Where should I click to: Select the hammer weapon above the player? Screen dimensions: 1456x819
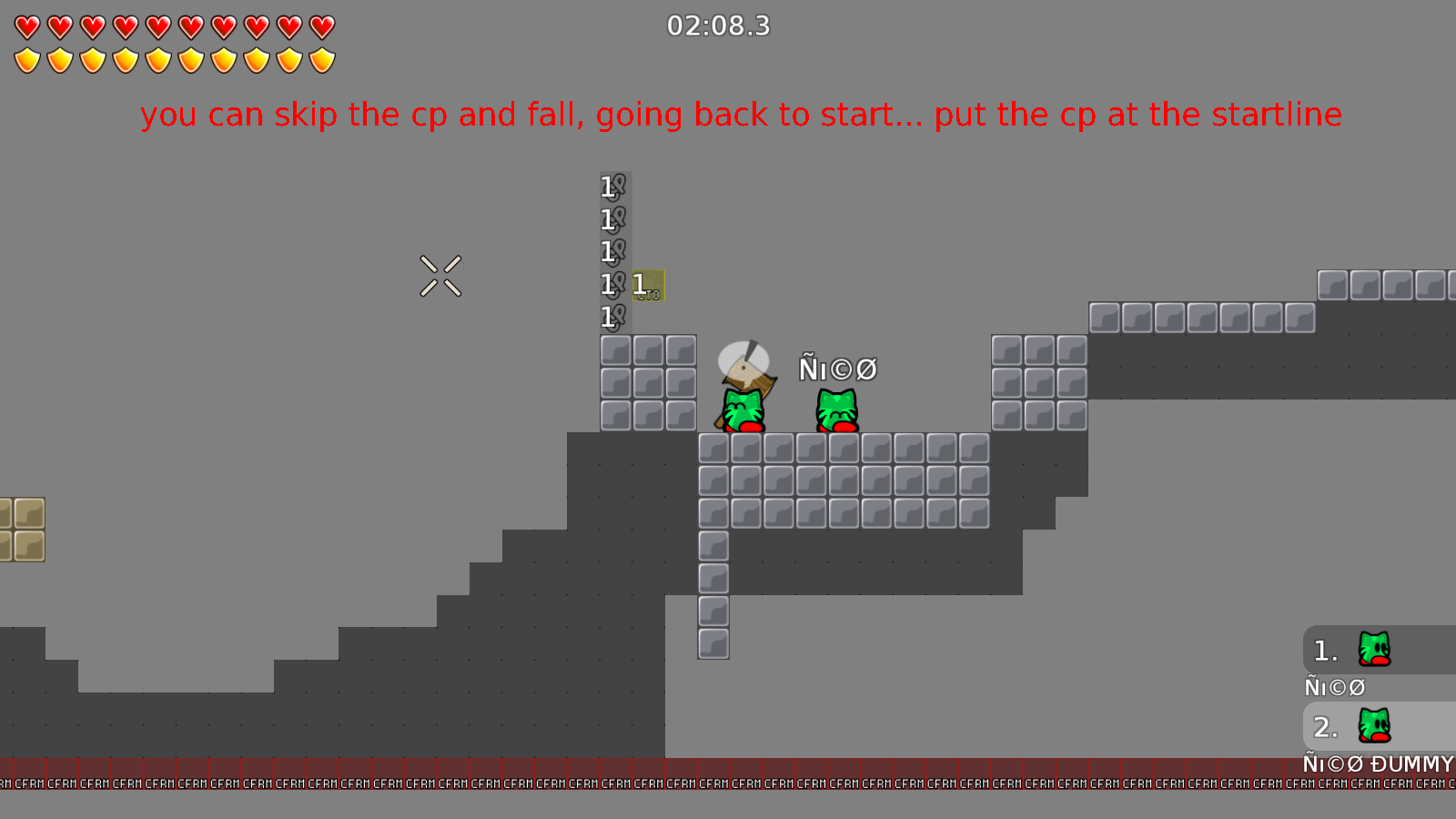pos(744,366)
